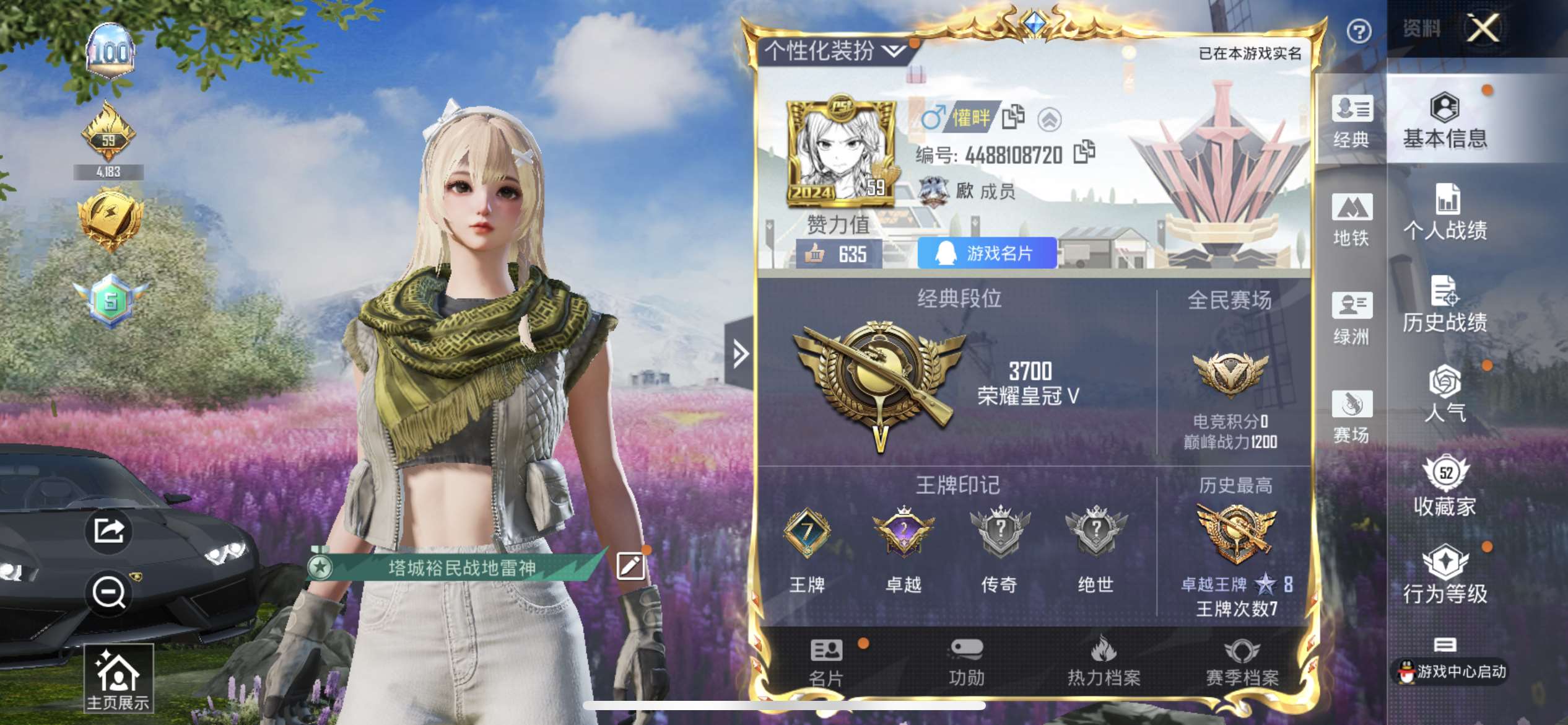
Task: Open the 收藏家 tab
Action: [x=1445, y=487]
